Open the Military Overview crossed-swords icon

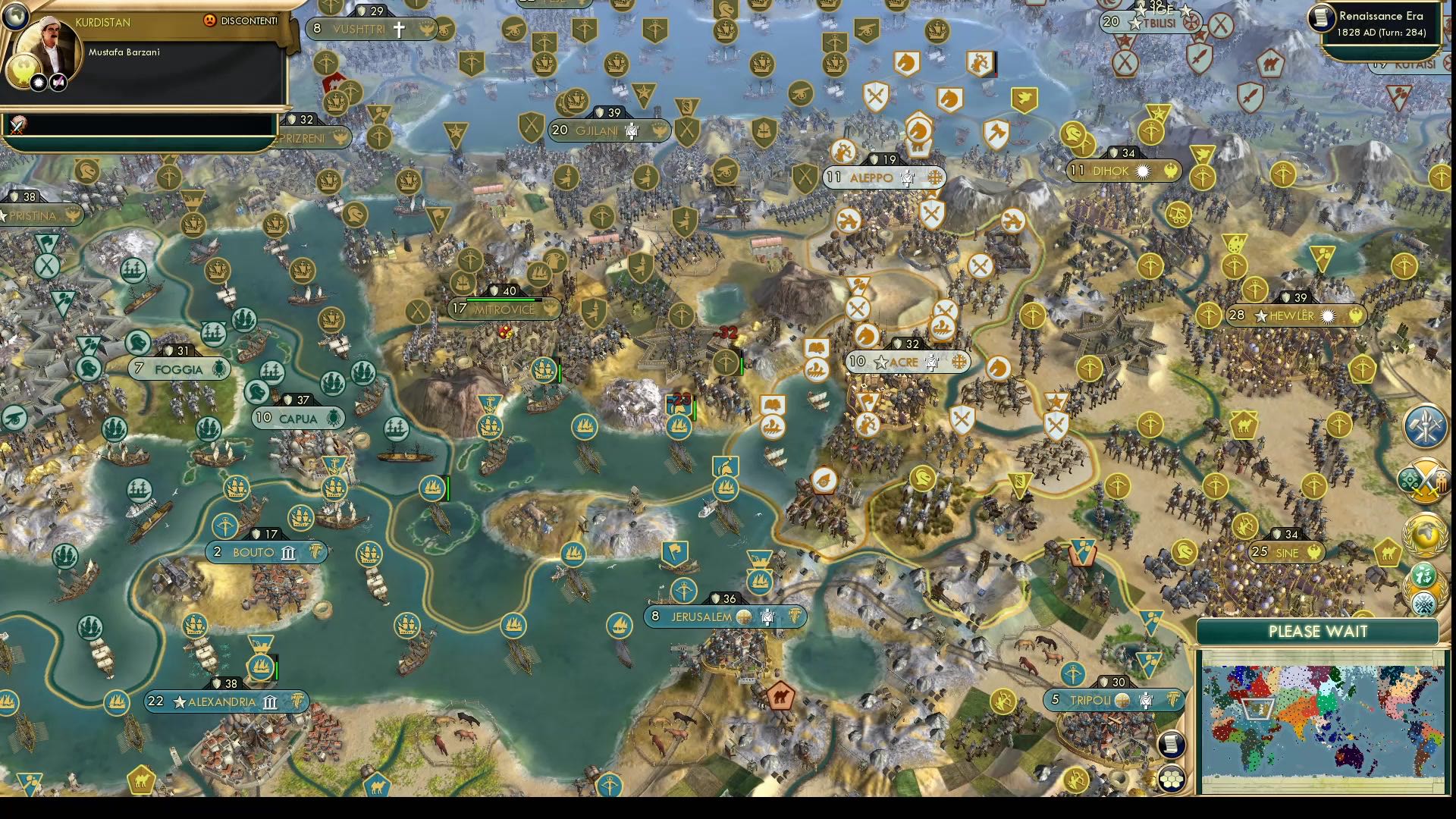coord(1423,479)
